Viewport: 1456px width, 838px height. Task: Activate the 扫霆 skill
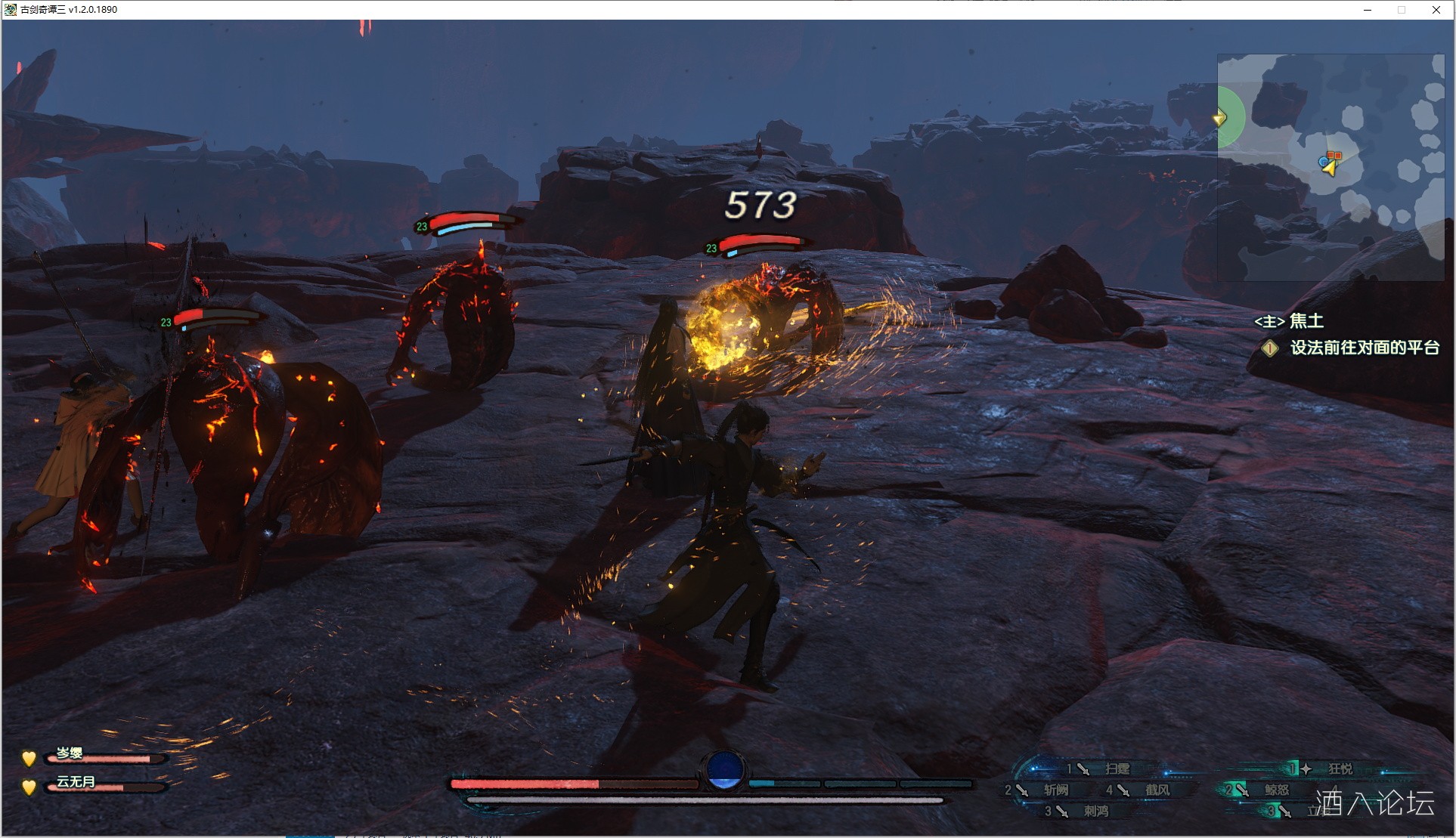[1116, 768]
